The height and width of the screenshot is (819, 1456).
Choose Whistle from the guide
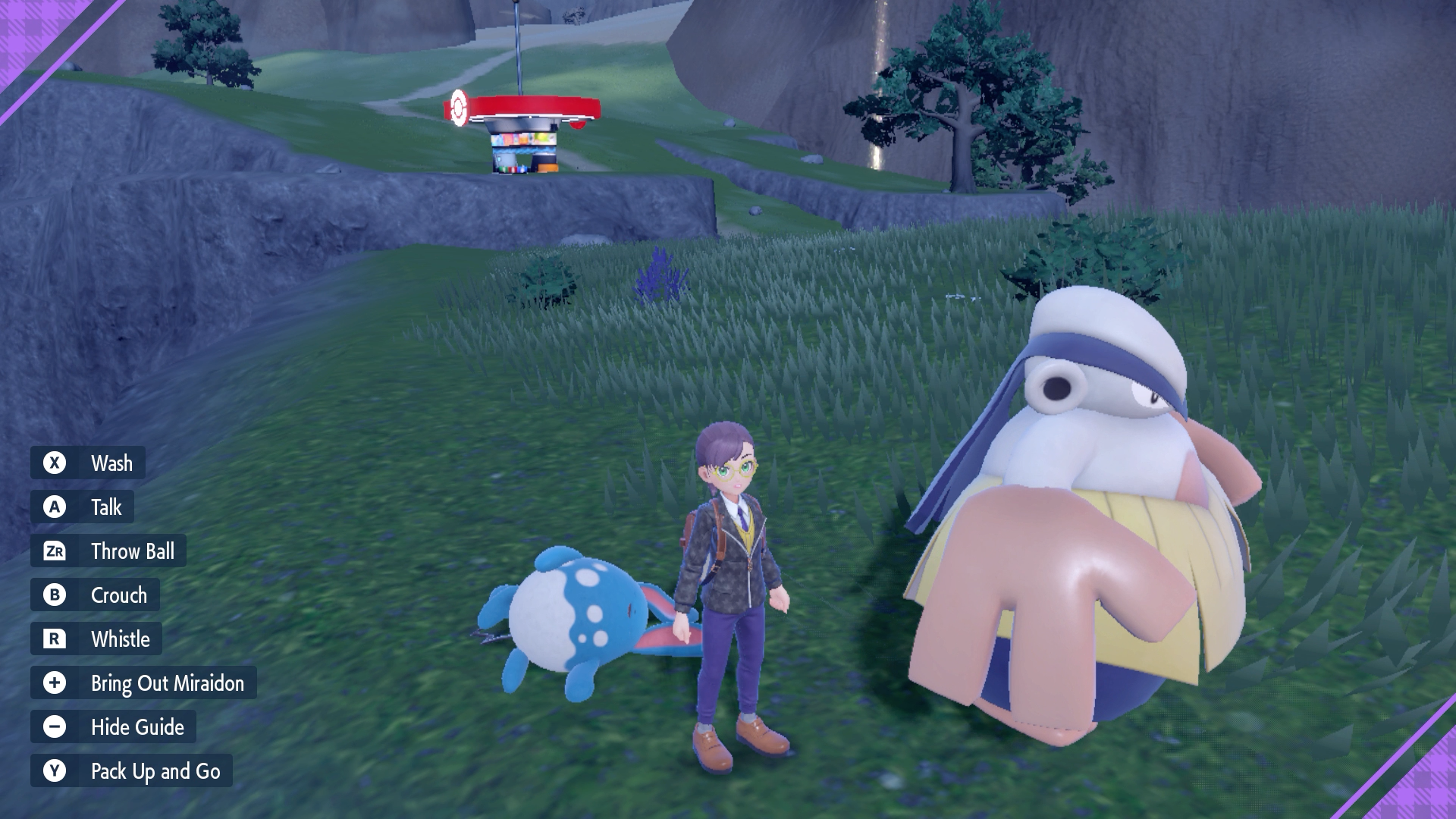pos(121,639)
